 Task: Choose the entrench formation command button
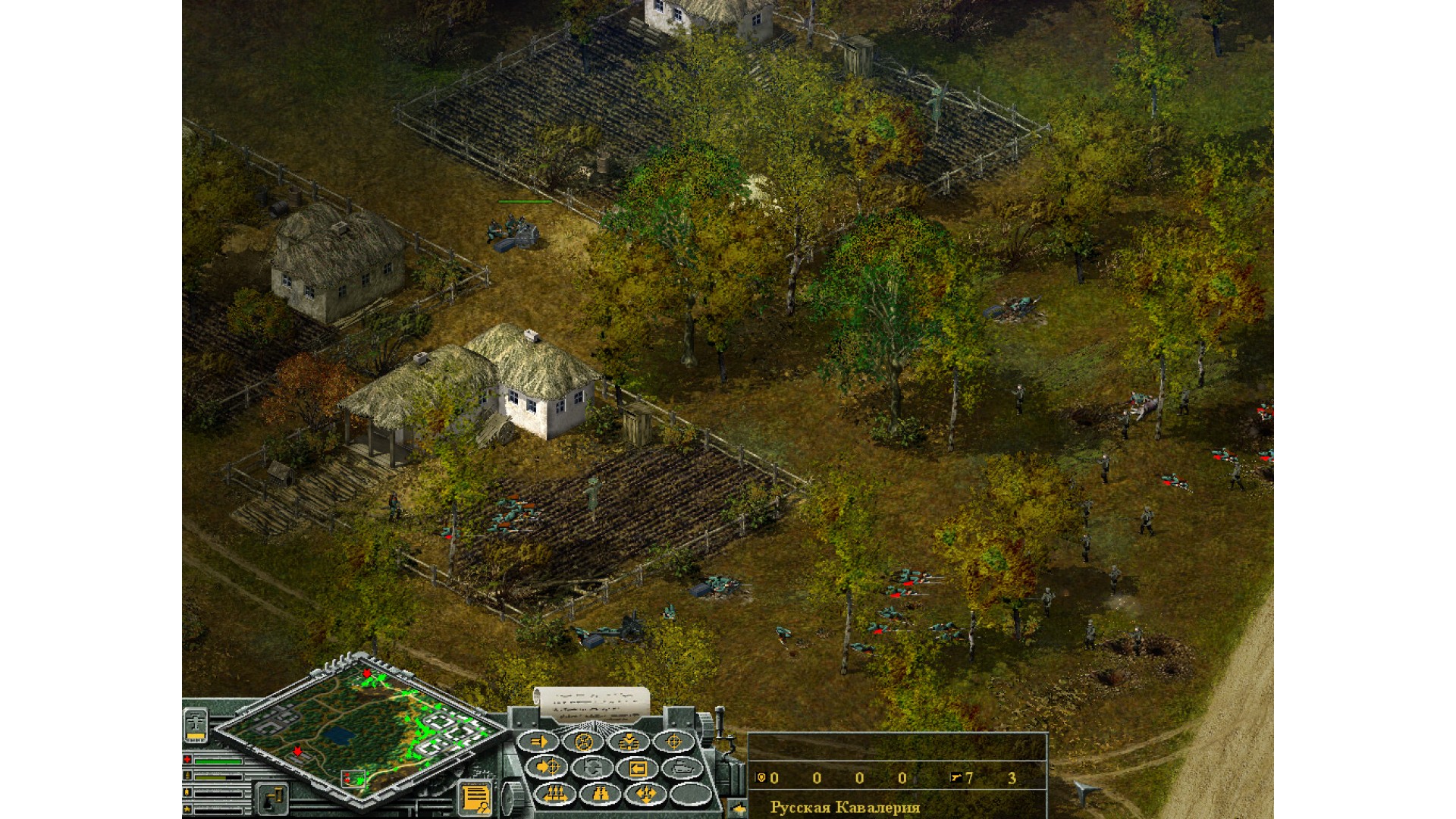point(628,742)
